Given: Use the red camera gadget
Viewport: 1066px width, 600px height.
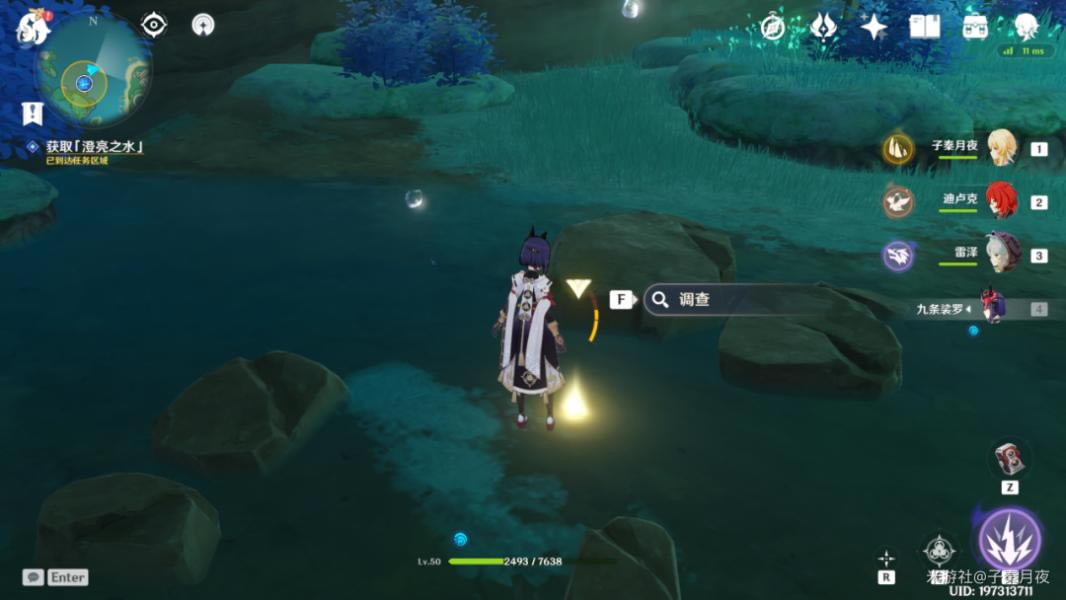Looking at the screenshot, I should [1009, 459].
